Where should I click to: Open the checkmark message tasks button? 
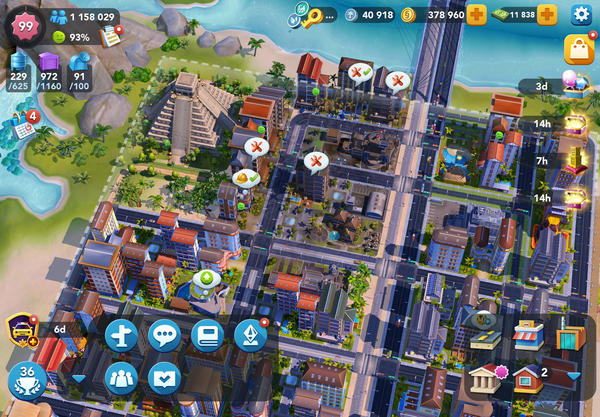pyautogui.click(x=164, y=378)
